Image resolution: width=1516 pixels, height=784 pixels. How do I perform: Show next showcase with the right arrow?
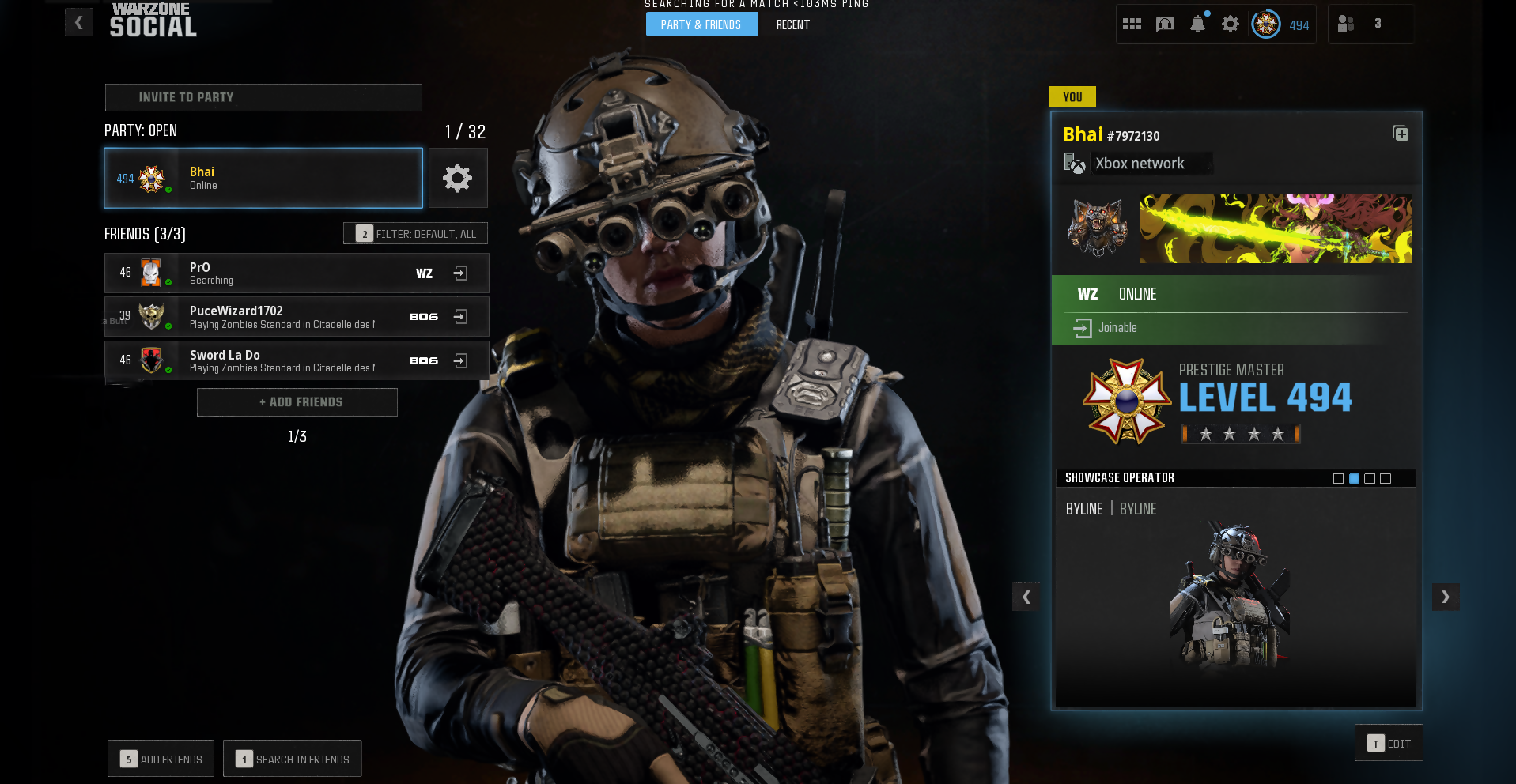coord(1445,597)
